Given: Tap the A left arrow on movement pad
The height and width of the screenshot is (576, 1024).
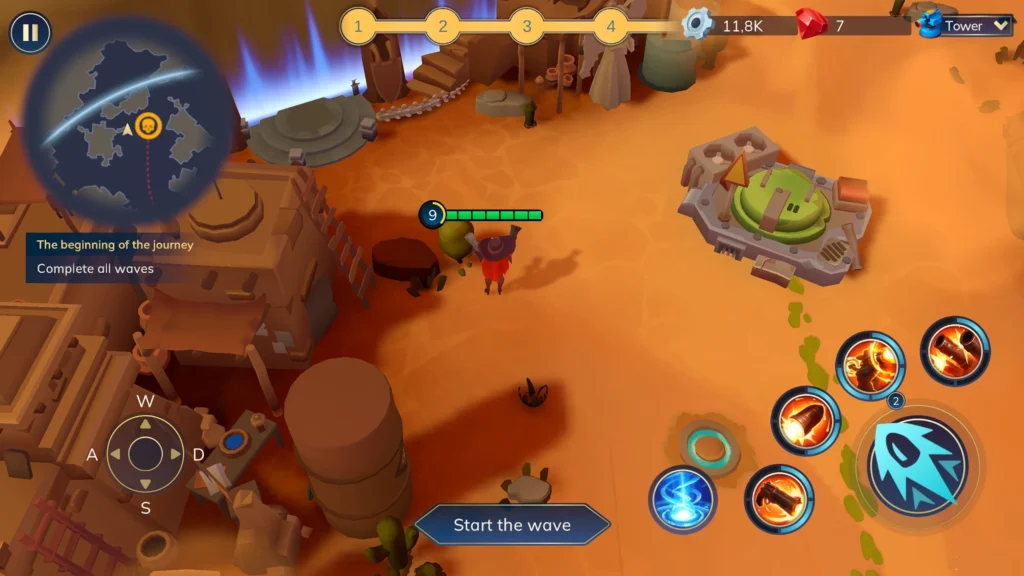Looking at the screenshot, I should [x=115, y=455].
